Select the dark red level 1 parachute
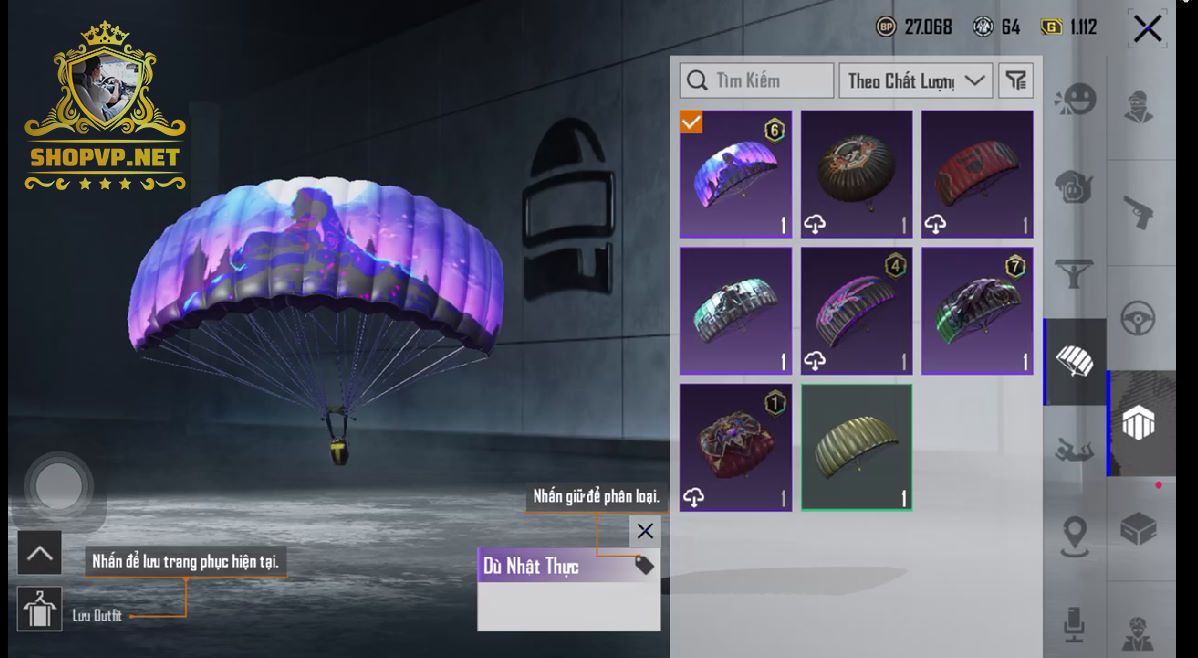 [x=736, y=447]
